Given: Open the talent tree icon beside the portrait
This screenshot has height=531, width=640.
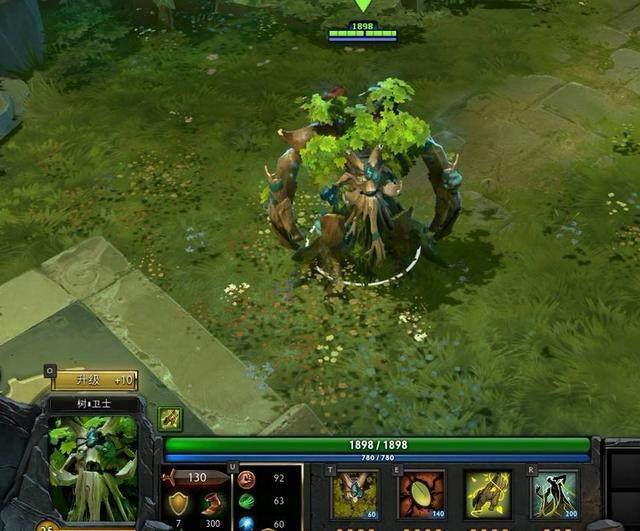Looking at the screenshot, I should (x=170, y=419).
